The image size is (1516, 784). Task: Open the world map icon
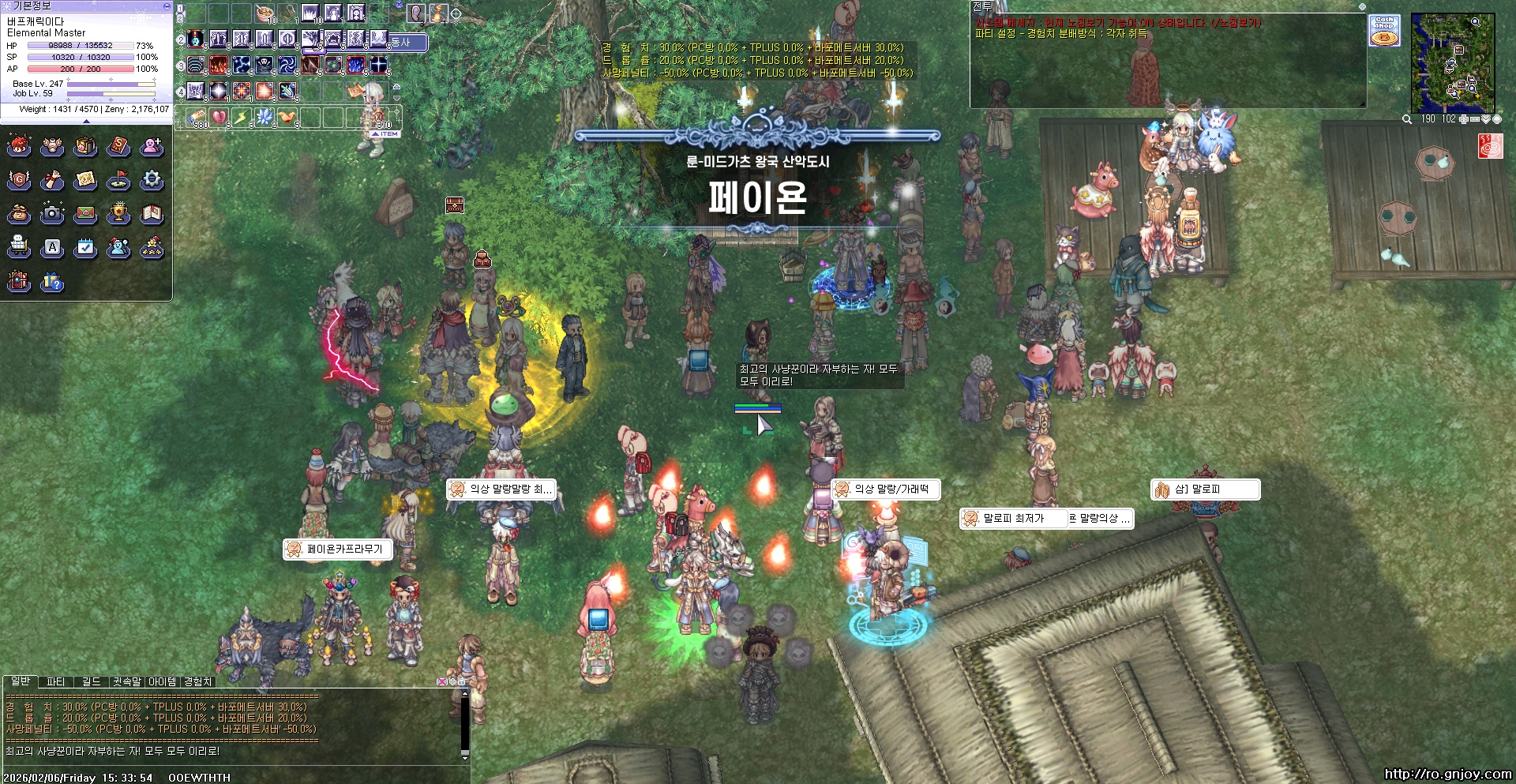[x=86, y=181]
